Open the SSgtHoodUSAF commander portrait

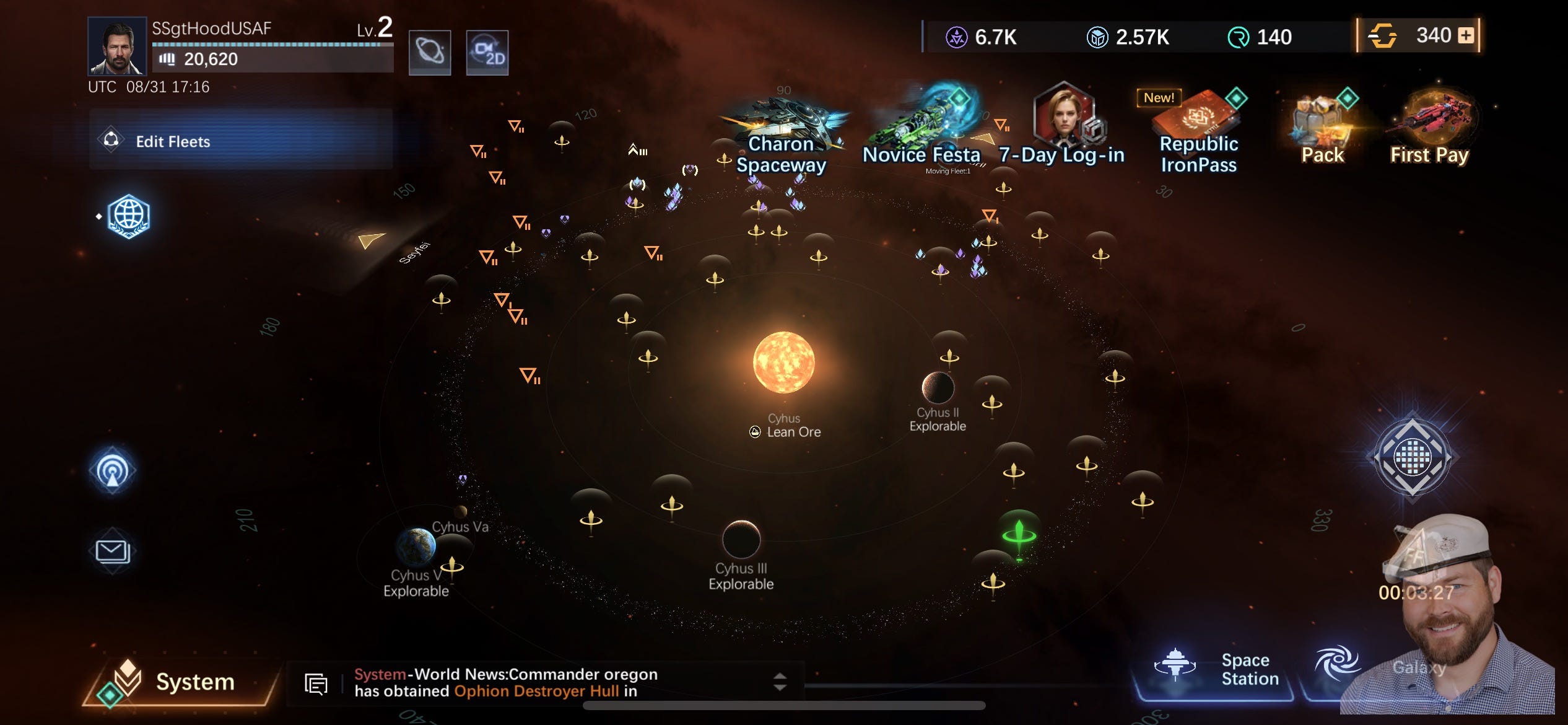(116, 46)
